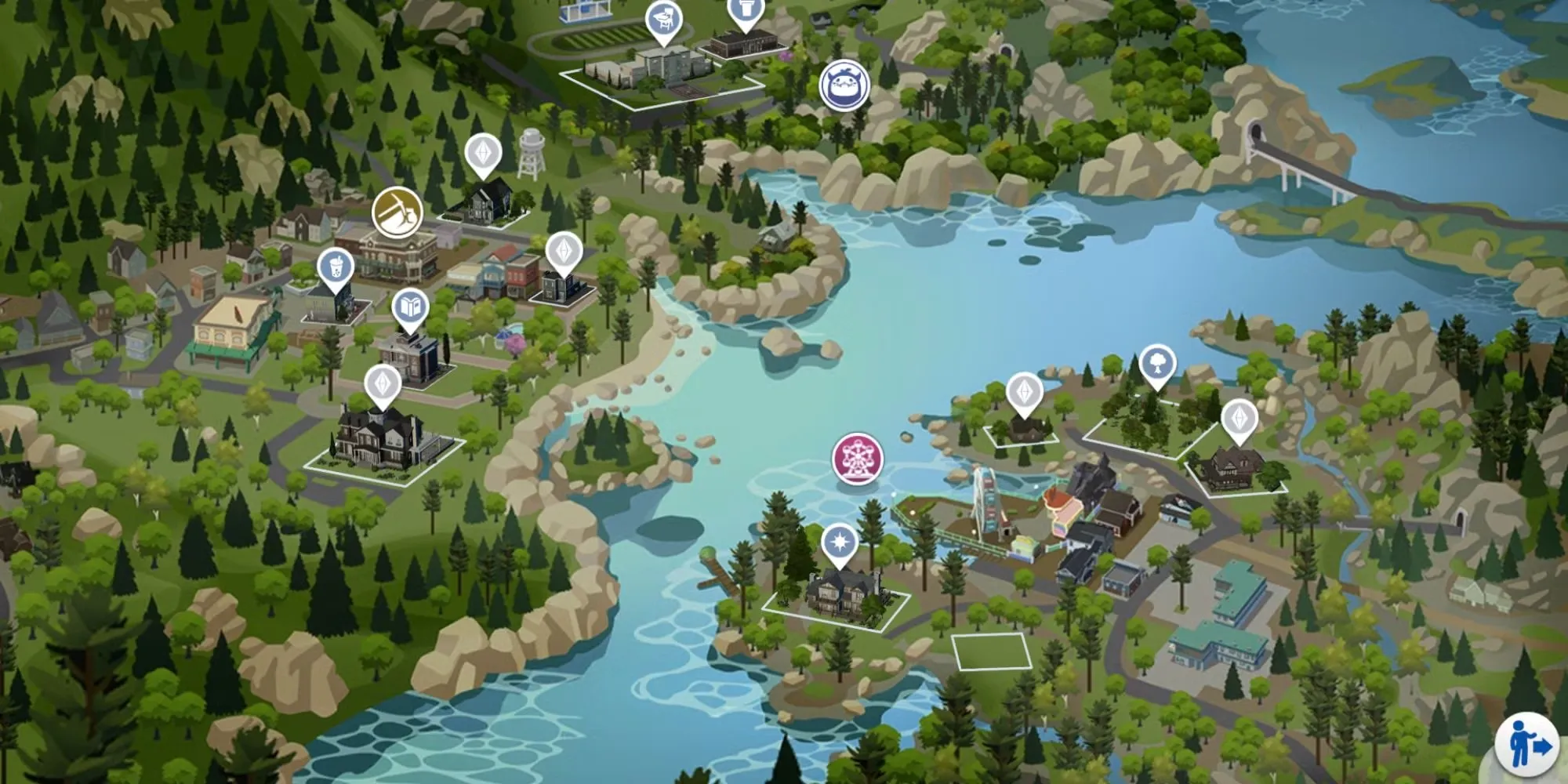This screenshot has height=784, width=1568.
Task: Select the school desk map marker
Action: coord(663,21)
